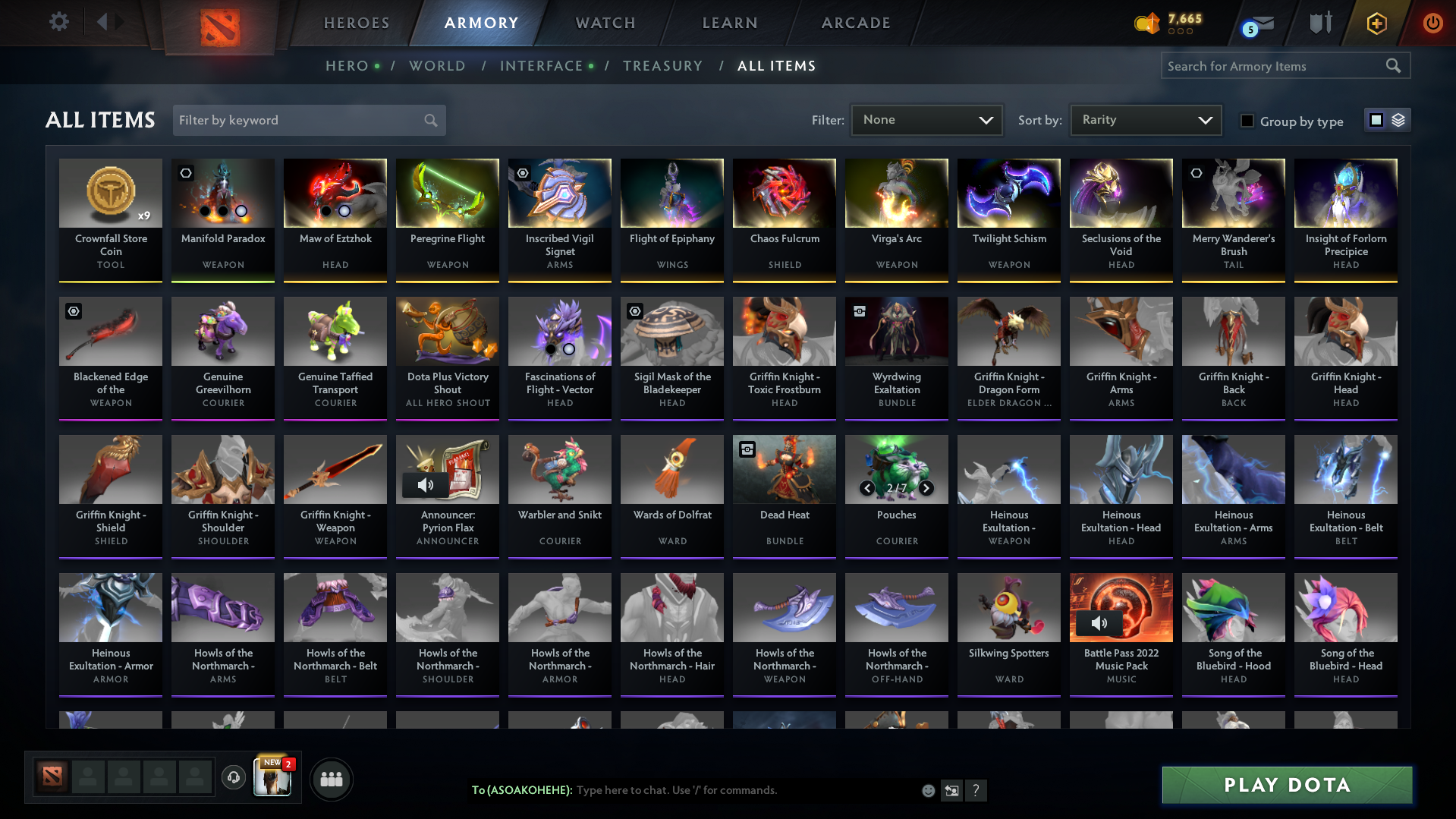The height and width of the screenshot is (819, 1456).
Task: Preview Announcer Pyrion Flax with speaker icon
Action: [x=426, y=485]
